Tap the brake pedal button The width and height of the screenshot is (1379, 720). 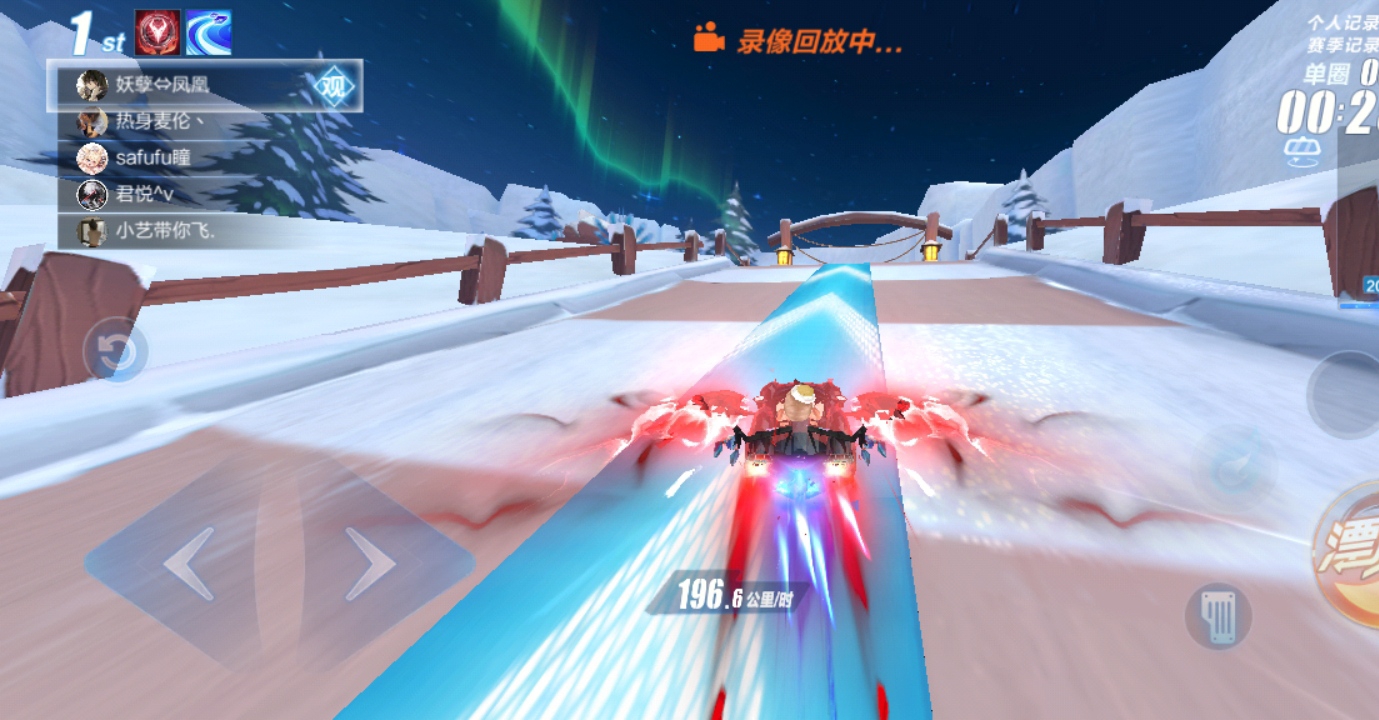[1218, 615]
